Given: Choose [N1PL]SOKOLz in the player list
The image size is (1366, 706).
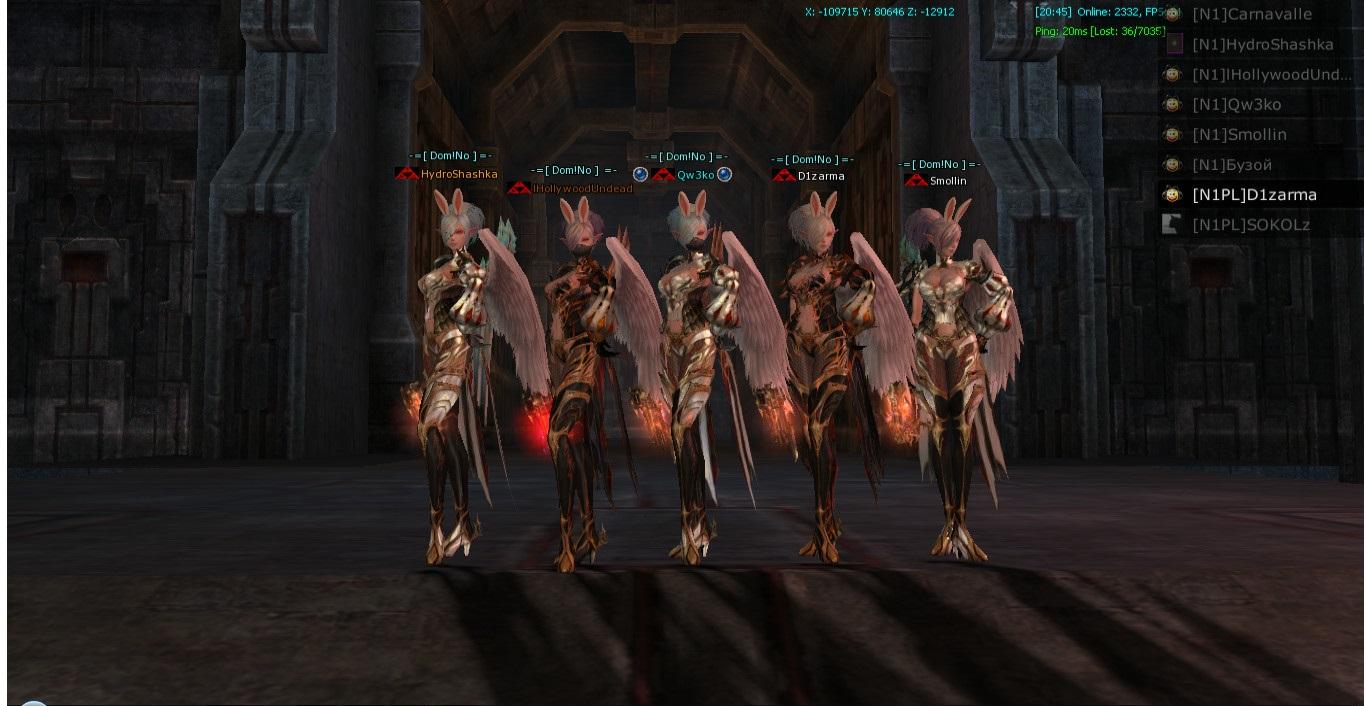Looking at the screenshot, I should click(1250, 225).
